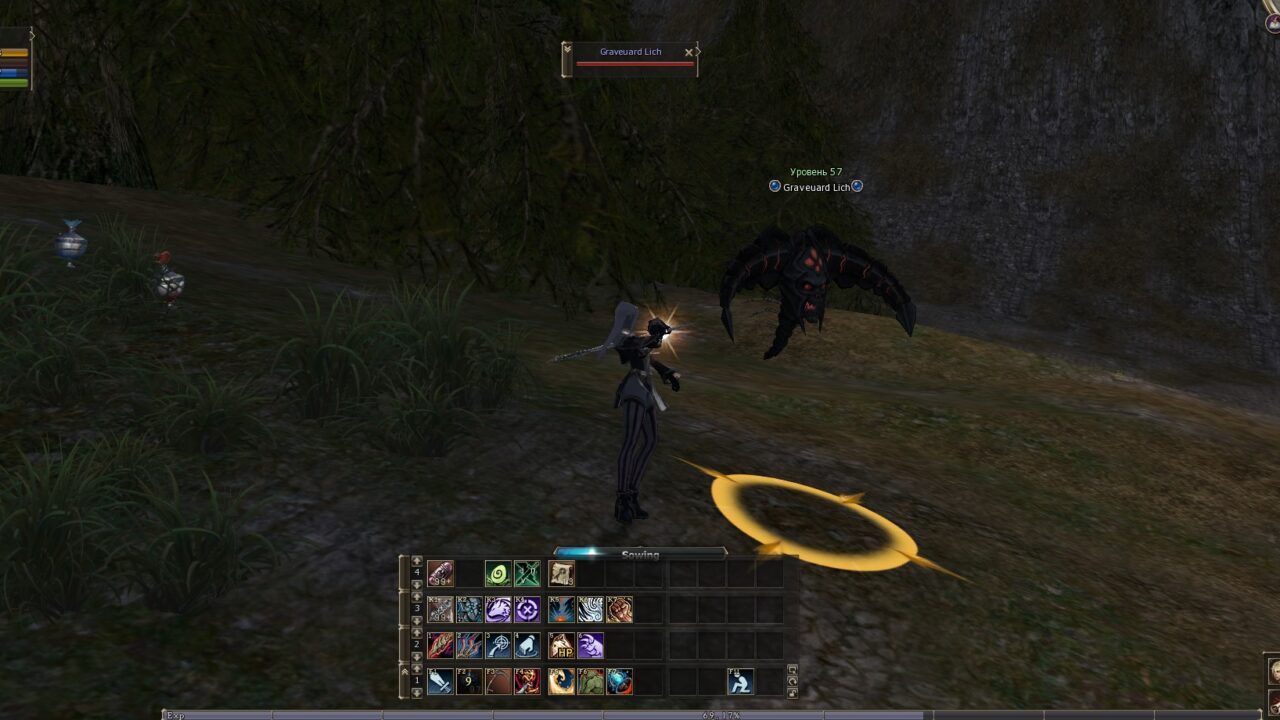Use the green spiral skill icon

point(498,574)
